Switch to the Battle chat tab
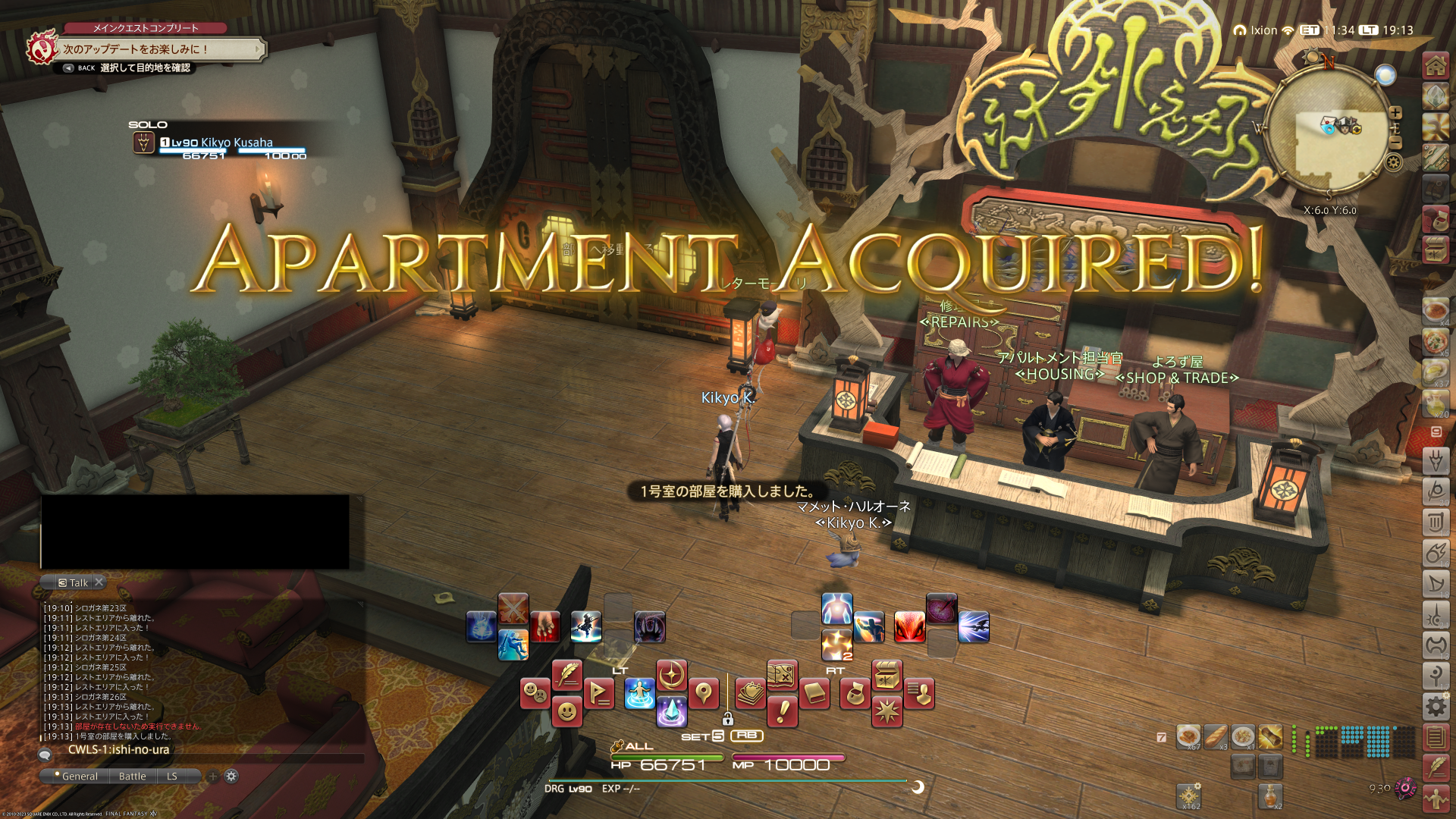The height and width of the screenshot is (819, 1456). coord(132,777)
